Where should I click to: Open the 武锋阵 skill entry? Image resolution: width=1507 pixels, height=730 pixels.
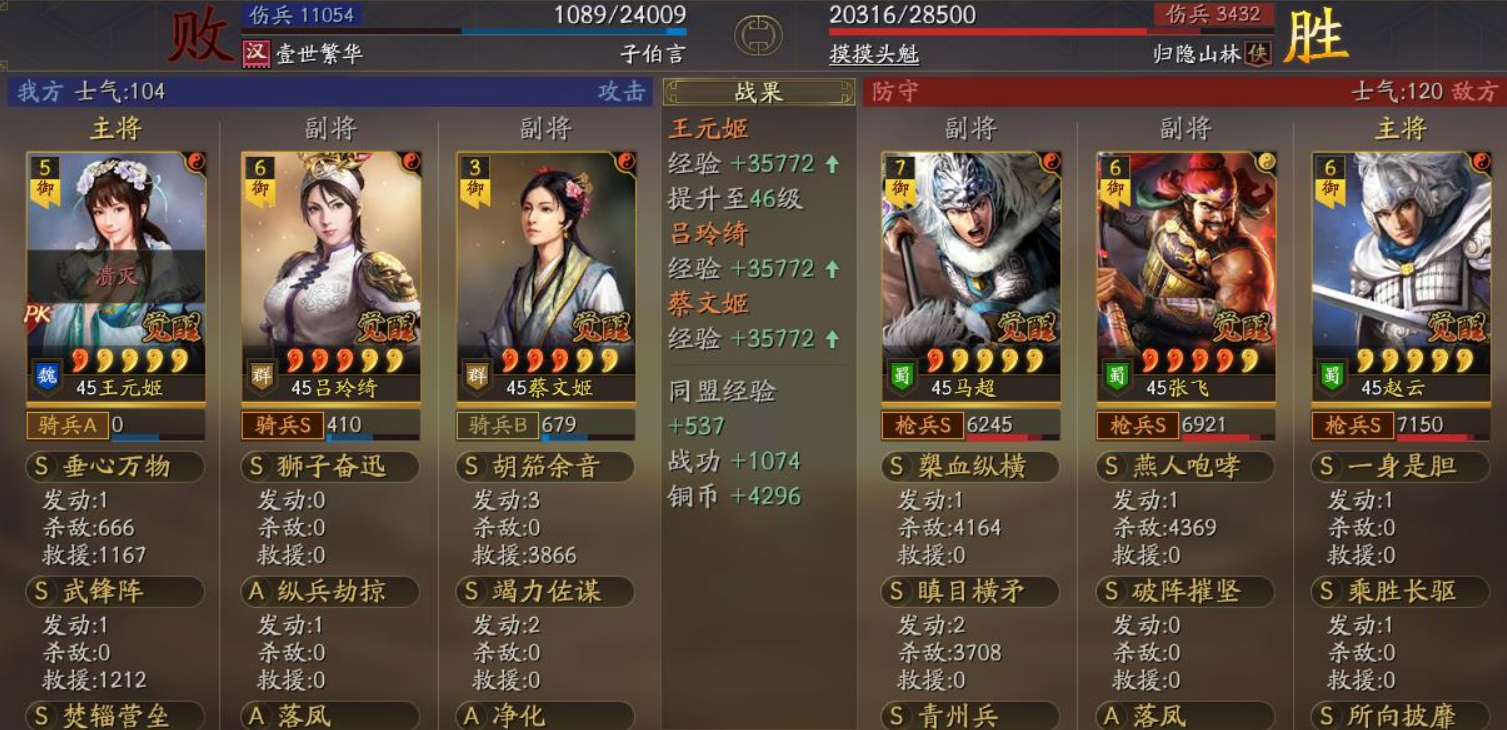(115, 592)
